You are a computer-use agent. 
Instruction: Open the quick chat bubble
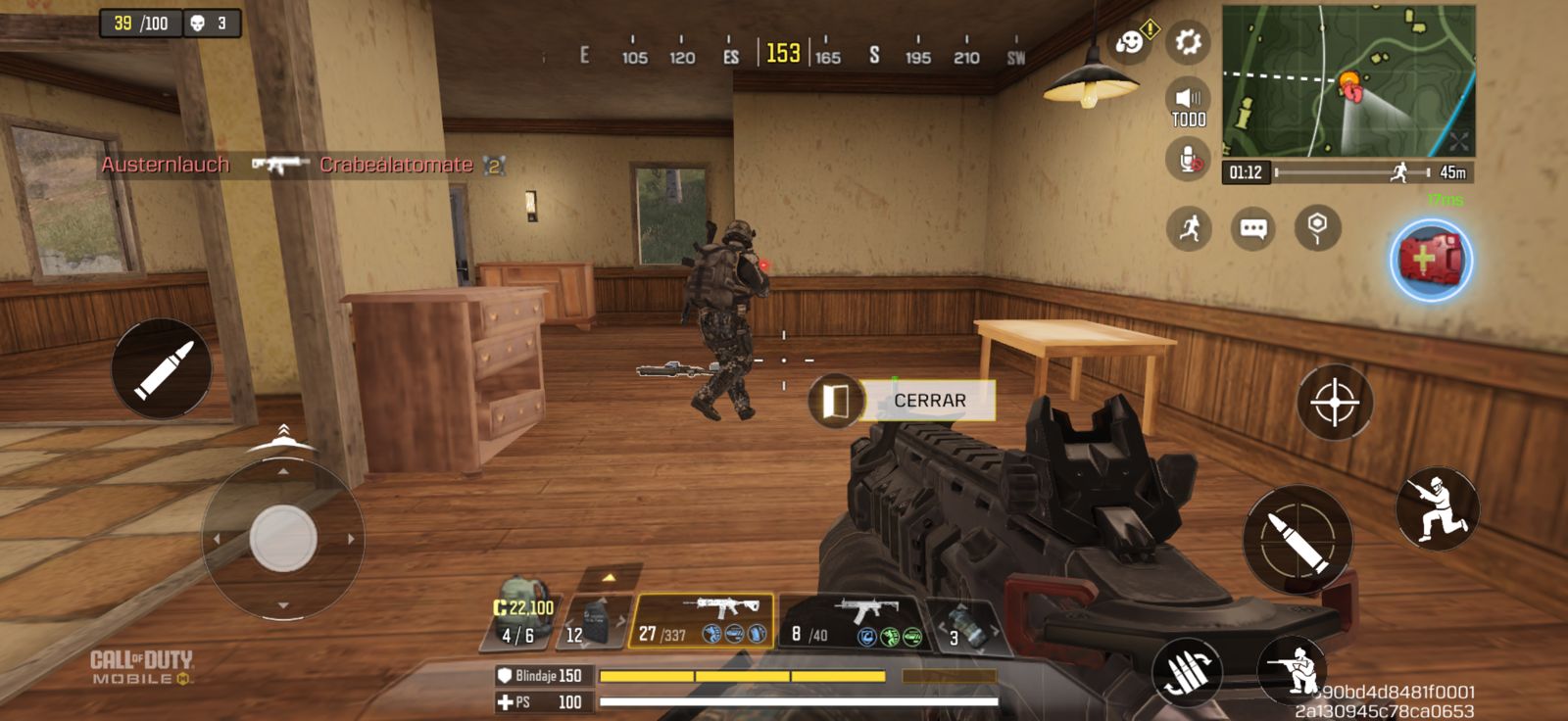coord(1253,229)
